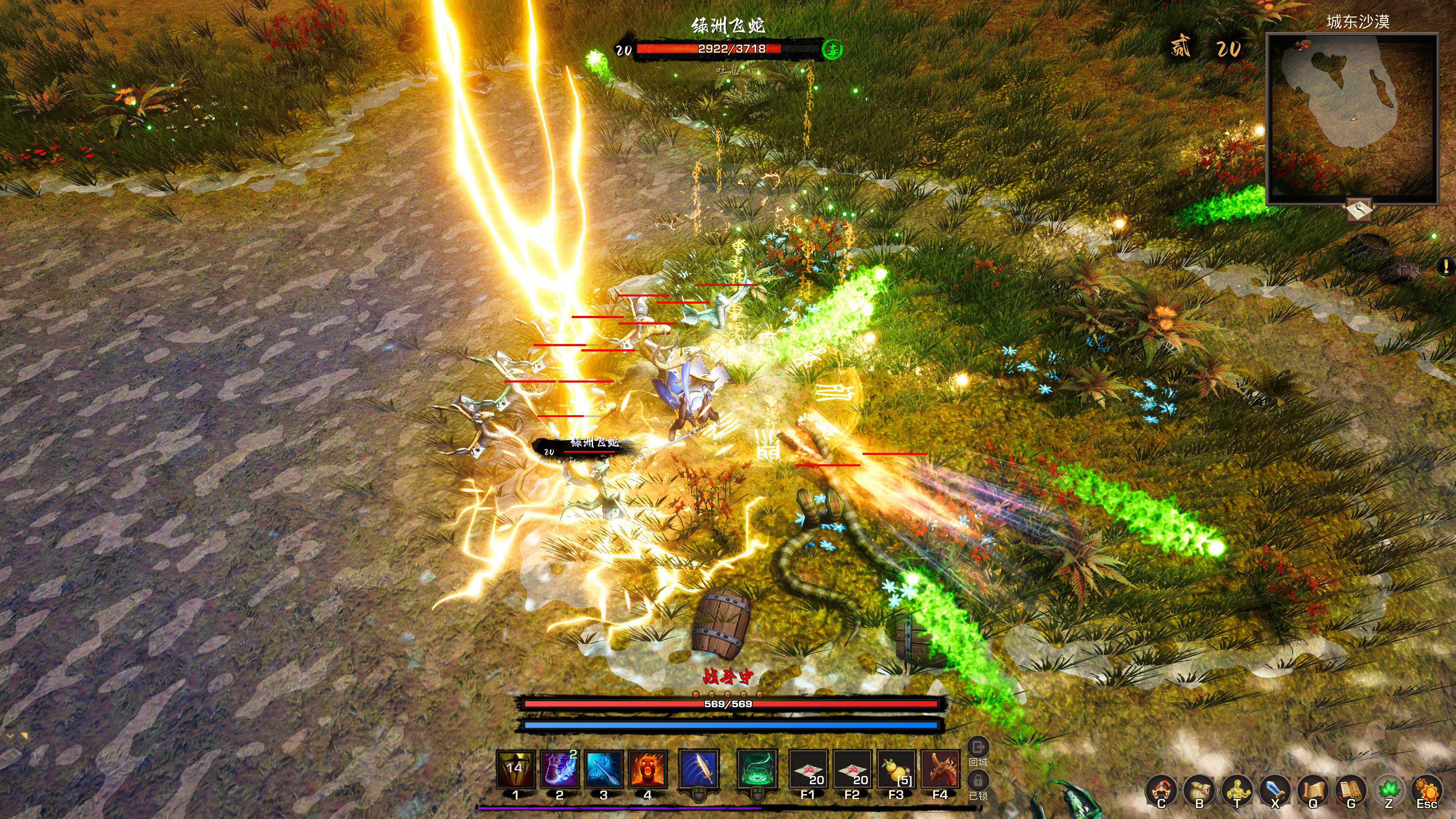Activate the green teleport circle mouse skill

click(x=757, y=769)
